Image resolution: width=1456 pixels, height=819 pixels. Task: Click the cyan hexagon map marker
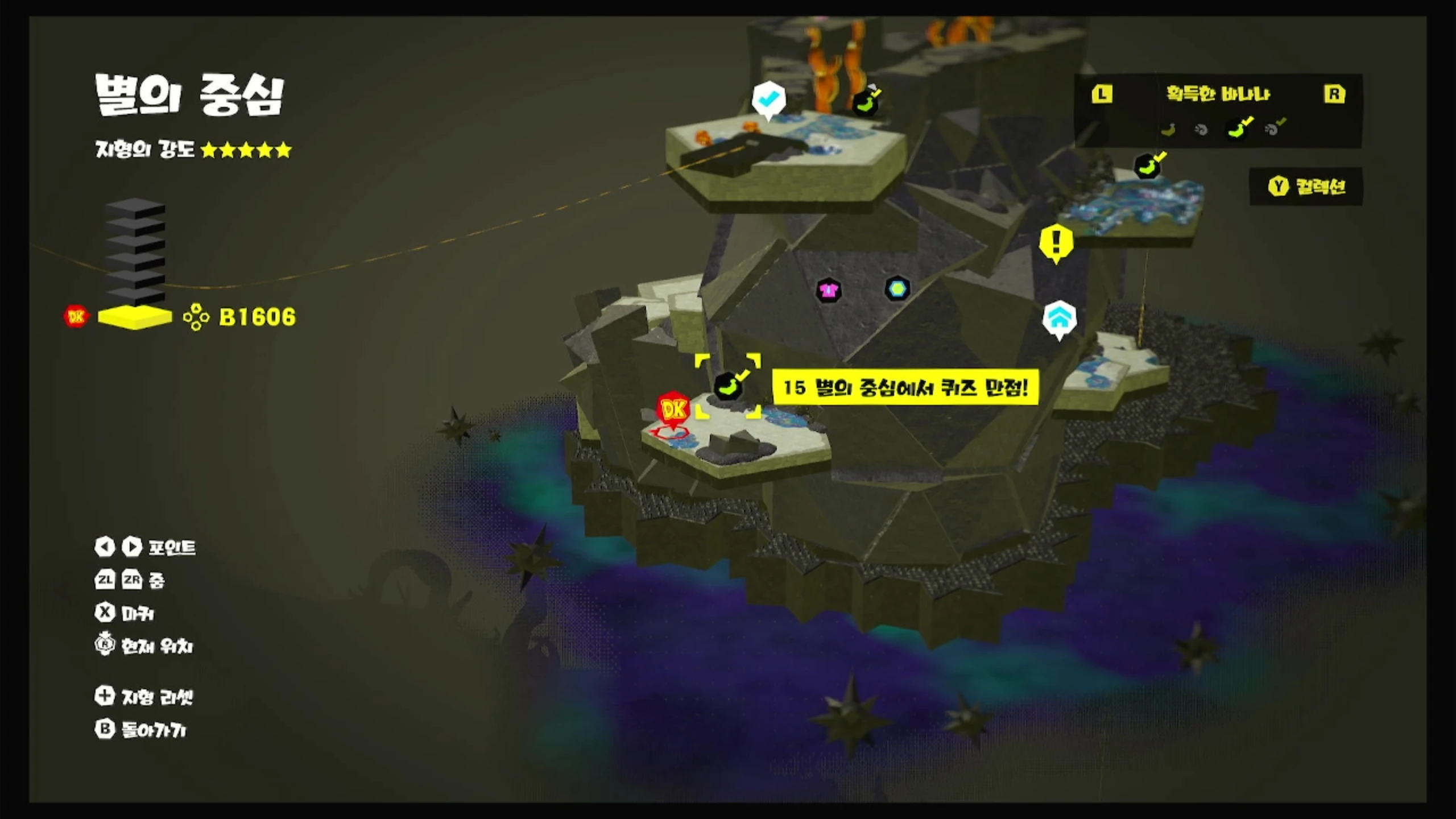(x=897, y=289)
